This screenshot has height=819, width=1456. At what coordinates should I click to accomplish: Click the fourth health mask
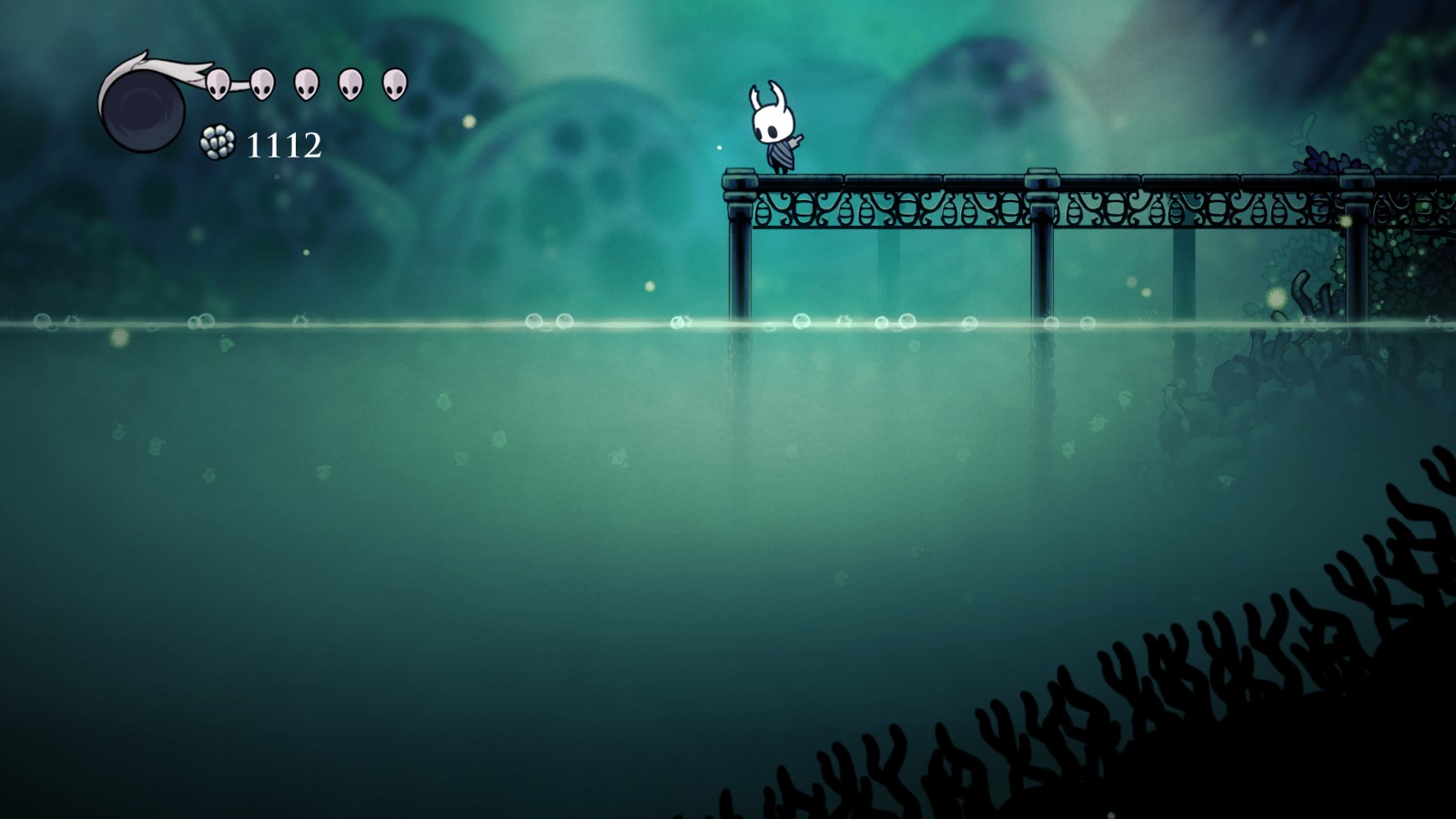[x=349, y=84]
